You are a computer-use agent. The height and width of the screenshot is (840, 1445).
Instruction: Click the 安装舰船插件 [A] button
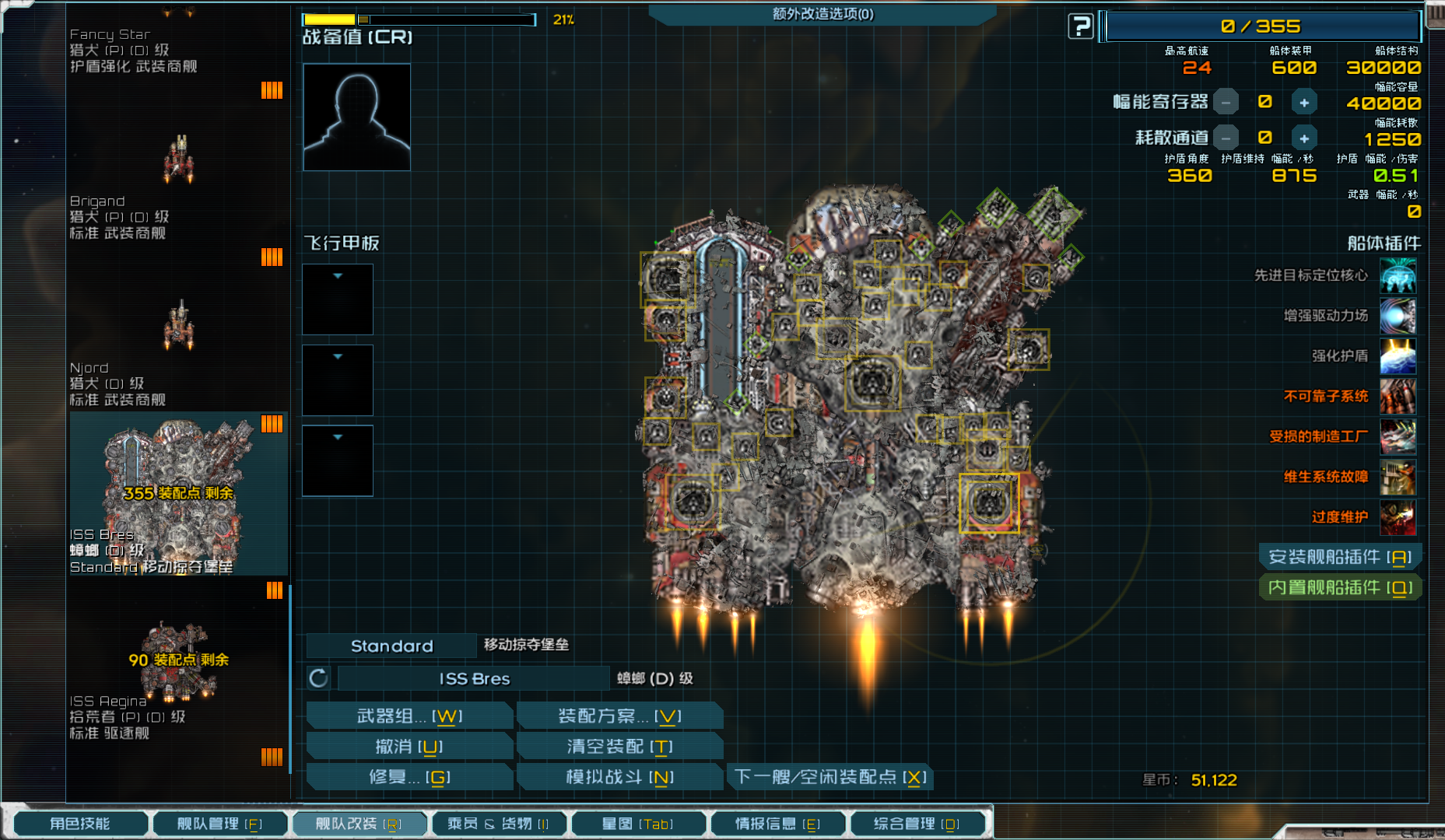pyautogui.click(x=1340, y=557)
